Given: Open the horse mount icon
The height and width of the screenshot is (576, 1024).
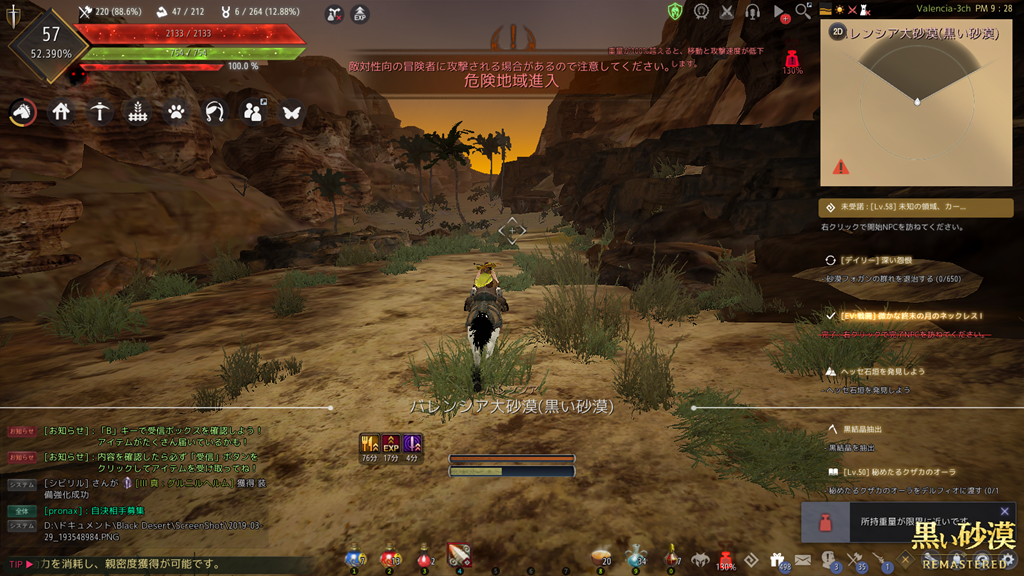Looking at the screenshot, I should [23, 112].
